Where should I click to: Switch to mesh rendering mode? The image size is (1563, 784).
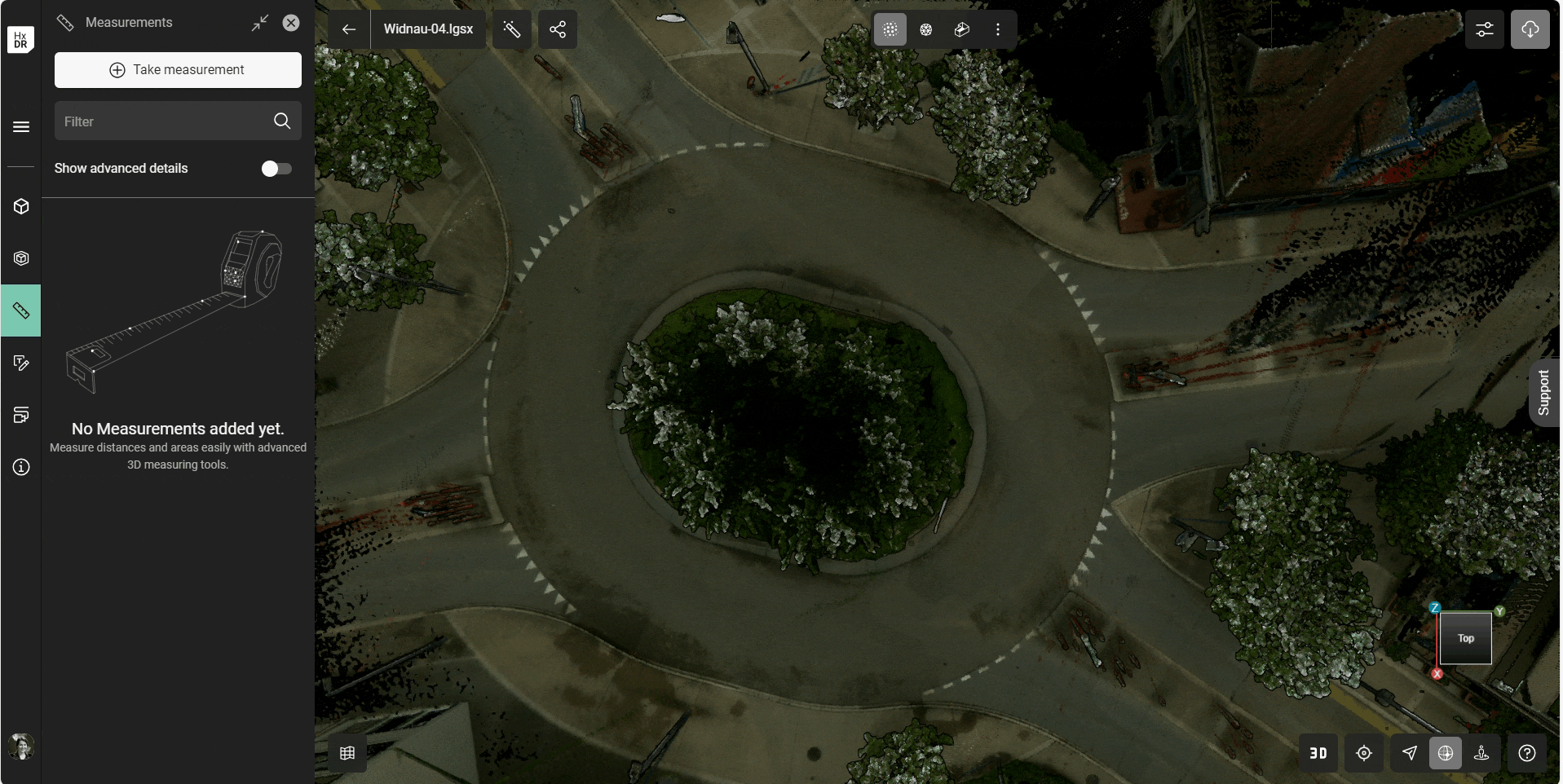(925, 29)
